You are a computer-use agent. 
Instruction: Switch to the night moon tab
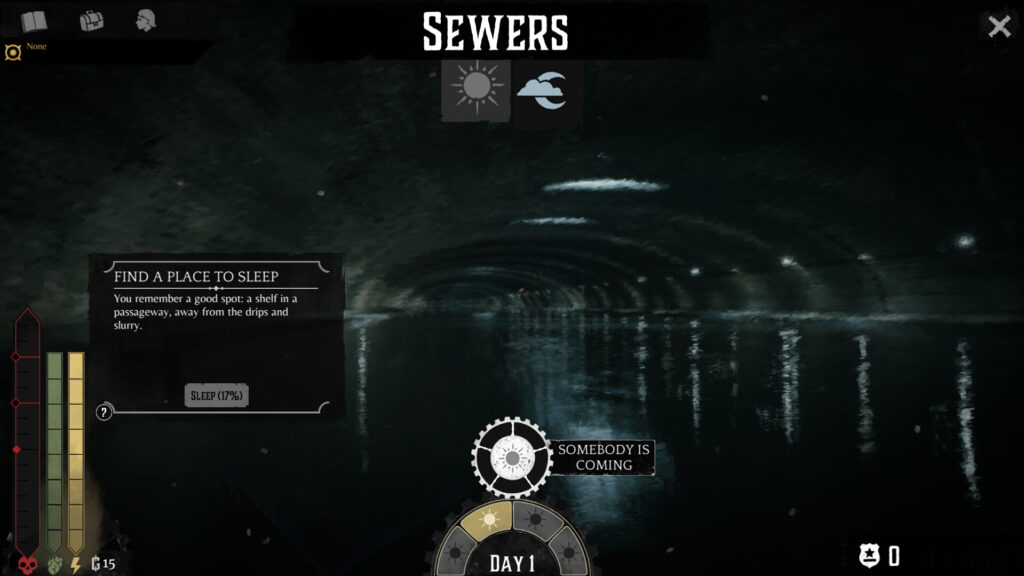click(x=544, y=91)
